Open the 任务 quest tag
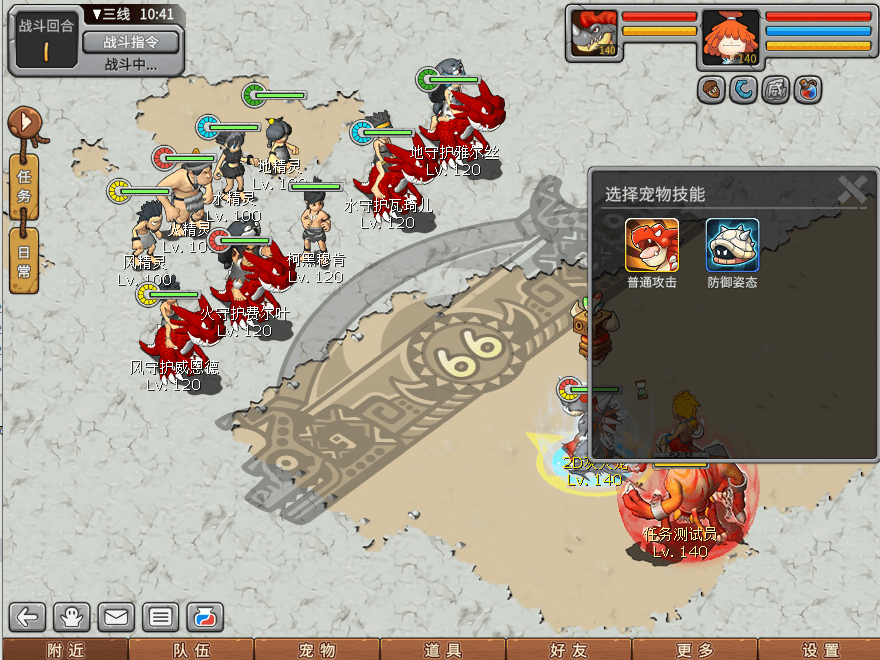This screenshot has width=880, height=660. coord(24,187)
